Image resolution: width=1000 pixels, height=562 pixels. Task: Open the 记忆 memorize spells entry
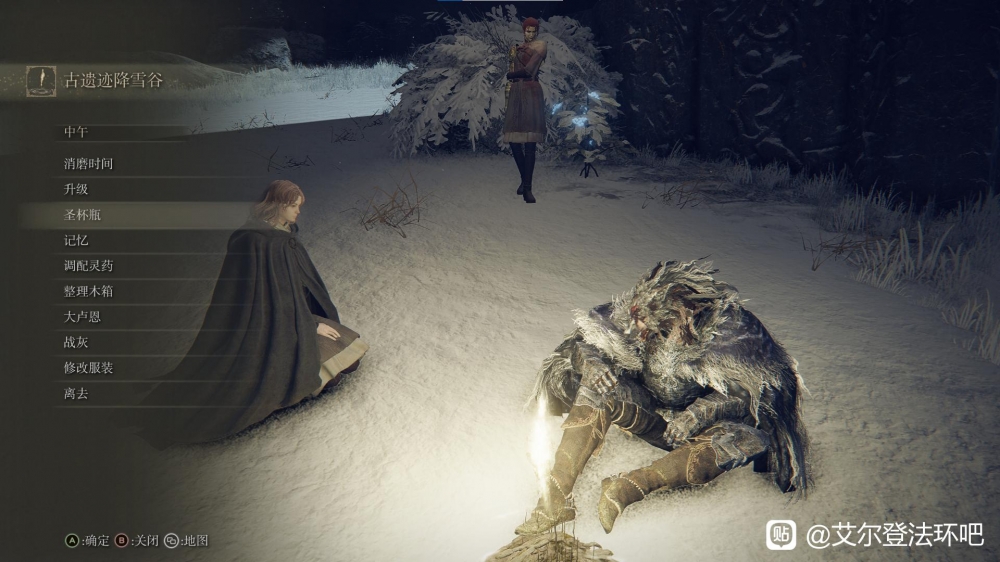pyautogui.click(x=76, y=240)
